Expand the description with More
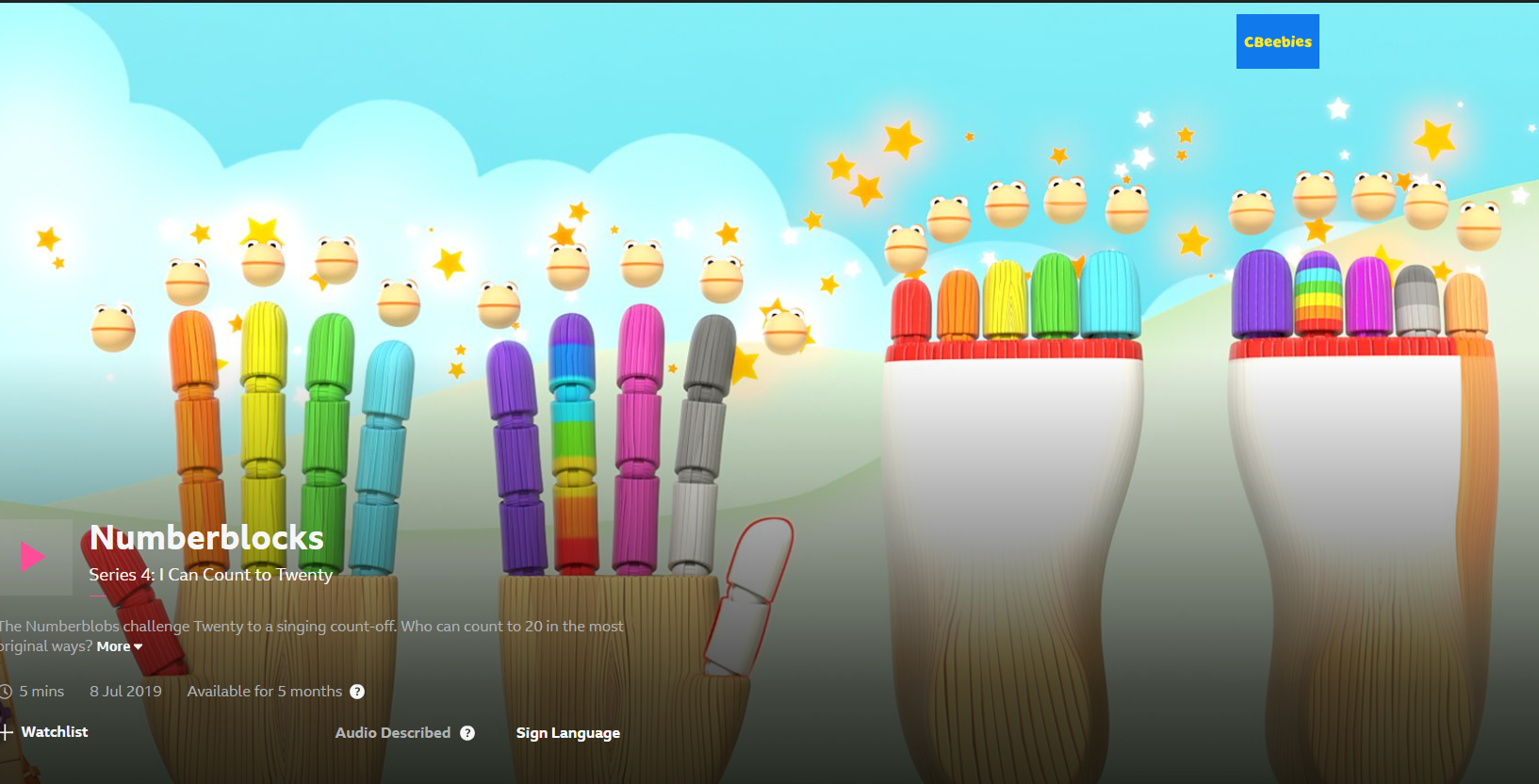 coord(119,646)
